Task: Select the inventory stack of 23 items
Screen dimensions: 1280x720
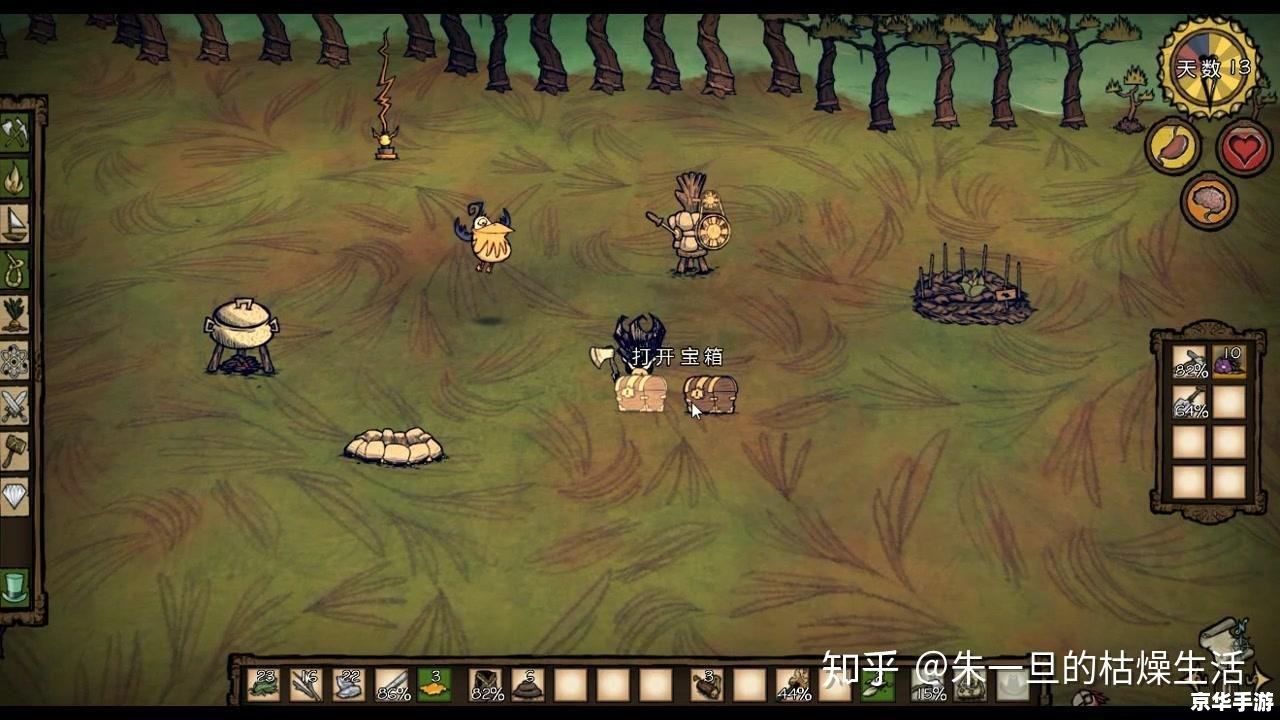Action: (x=264, y=685)
